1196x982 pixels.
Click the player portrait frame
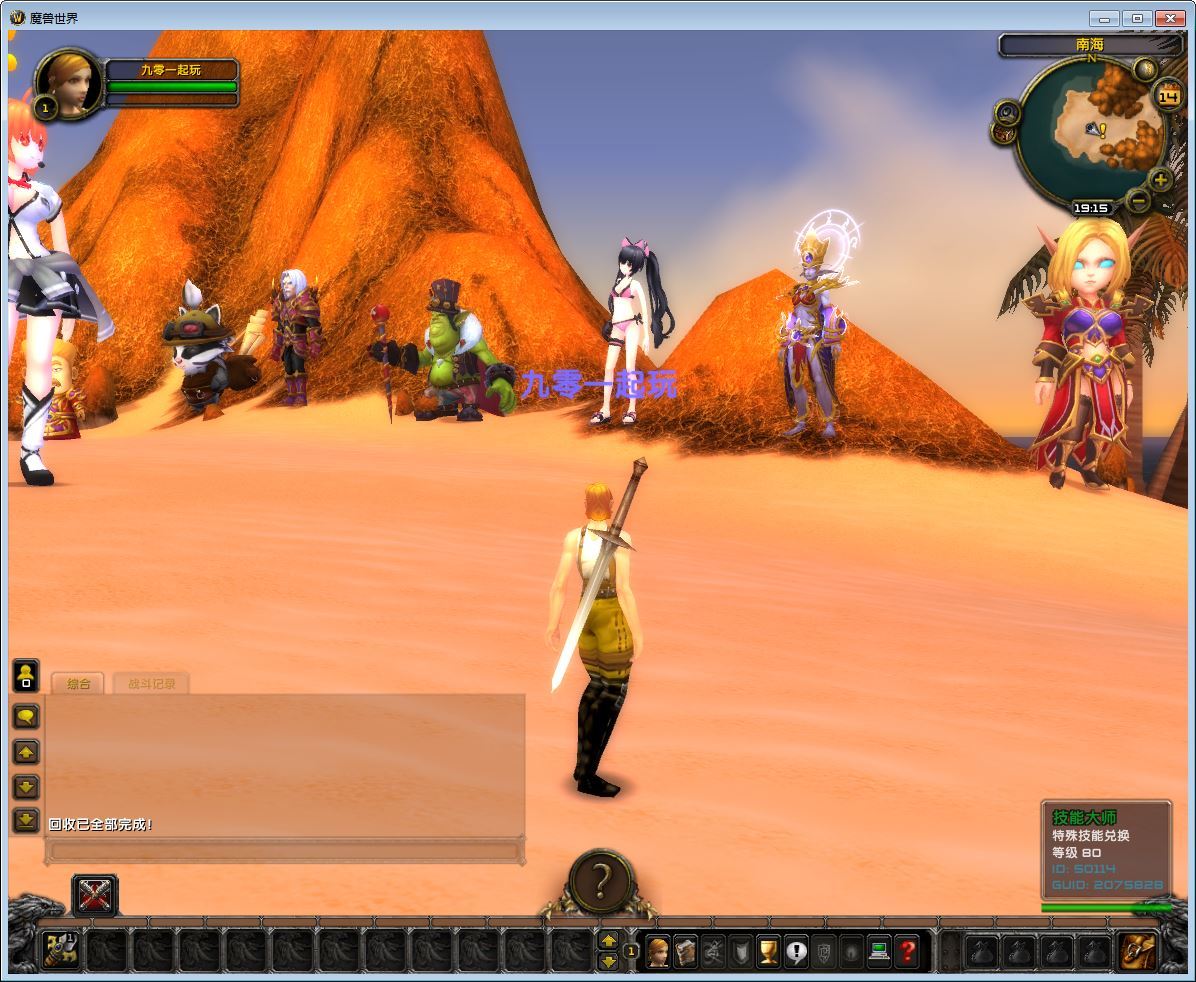coord(69,84)
